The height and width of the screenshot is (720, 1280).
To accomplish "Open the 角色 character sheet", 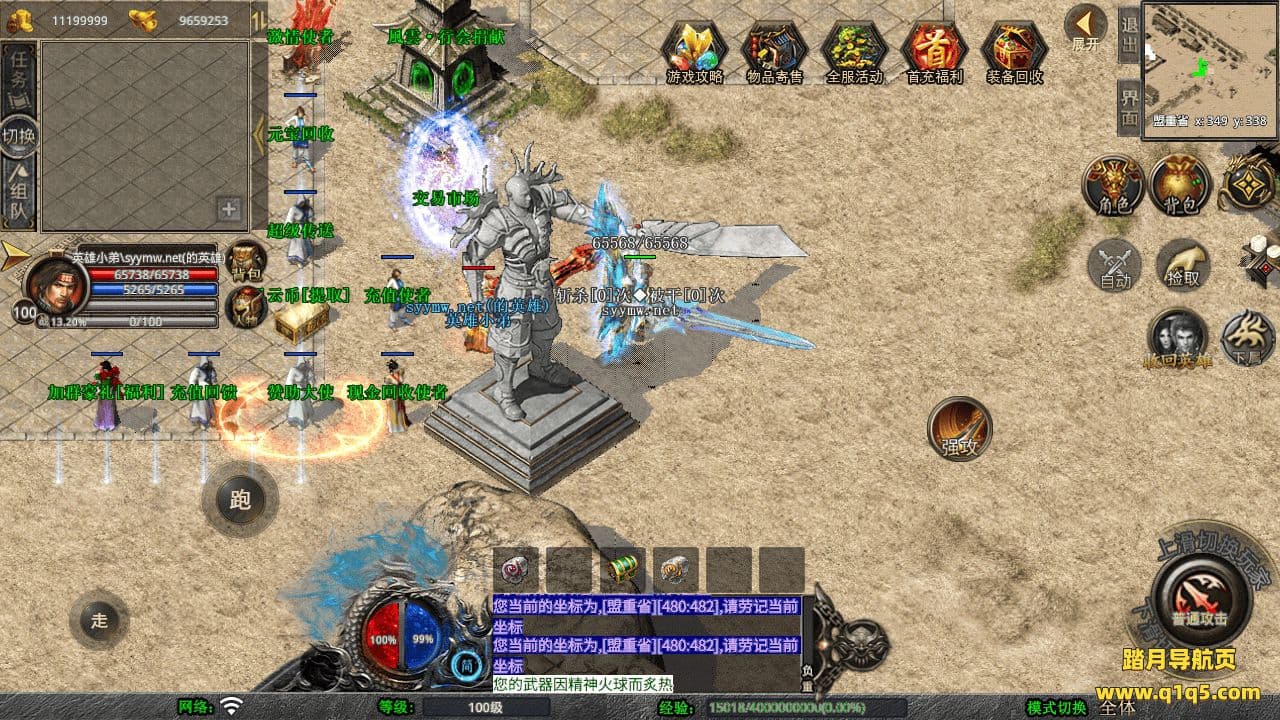I will pyautogui.click(x=1113, y=185).
